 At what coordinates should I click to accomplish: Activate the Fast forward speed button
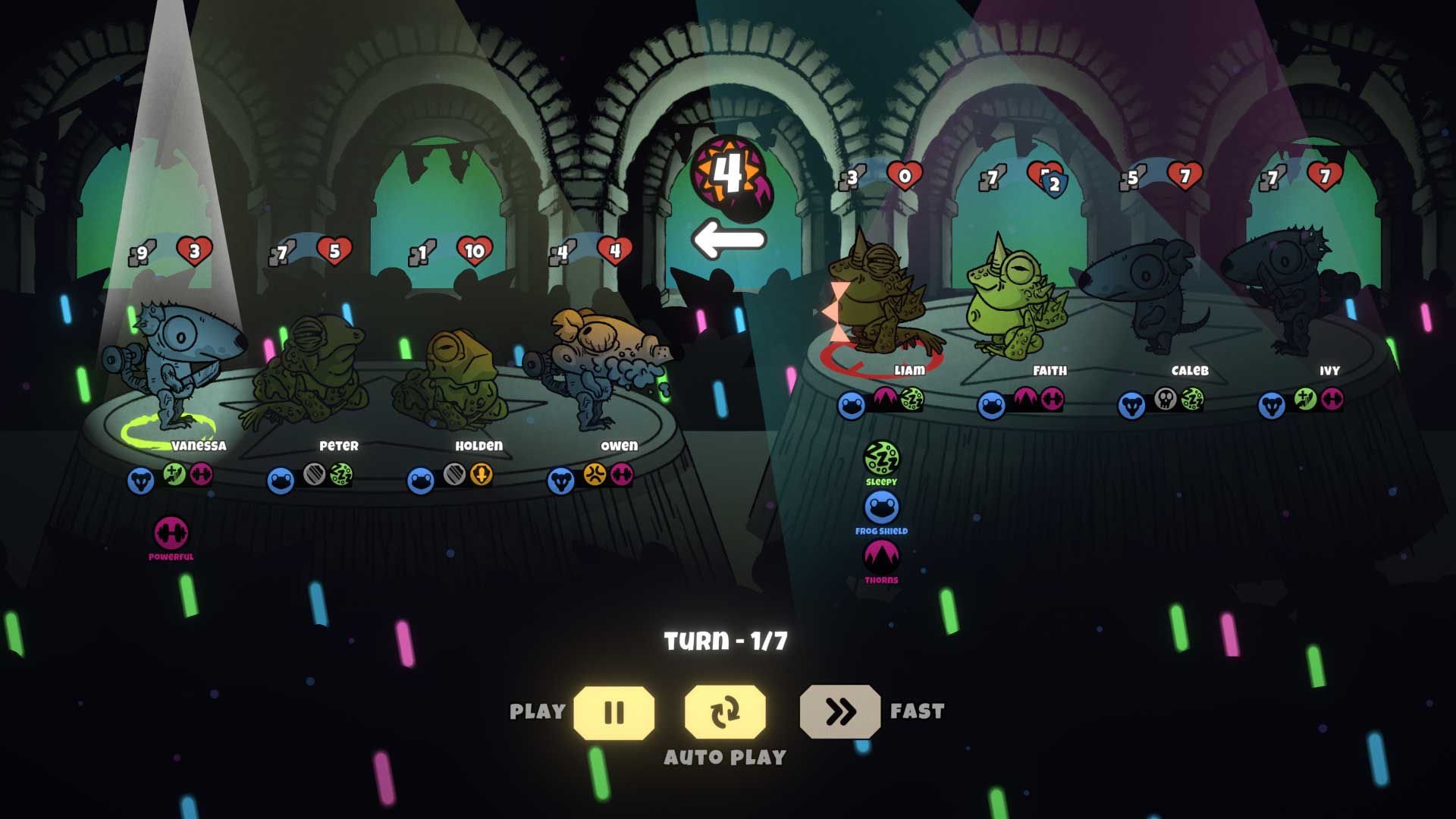(x=839, y=712)
